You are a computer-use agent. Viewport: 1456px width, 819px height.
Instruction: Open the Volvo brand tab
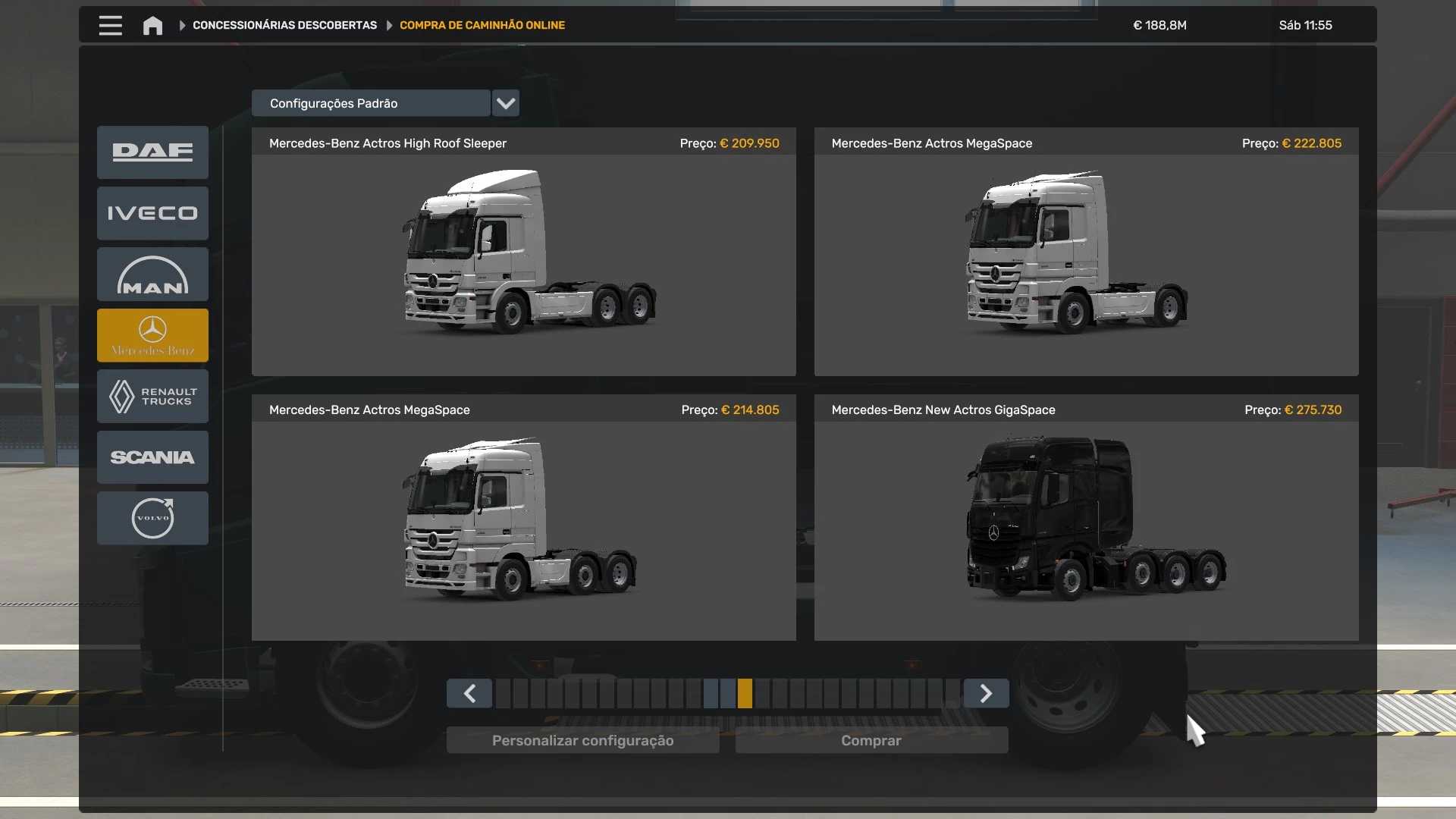[152, 518]
